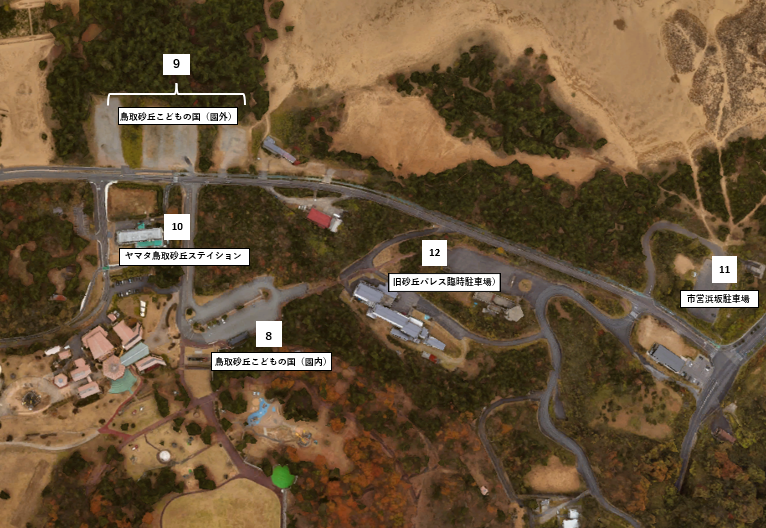The width and height of the screenshot is (766, 528).
Task: Select map marker number 12
Action: [434, 253]
